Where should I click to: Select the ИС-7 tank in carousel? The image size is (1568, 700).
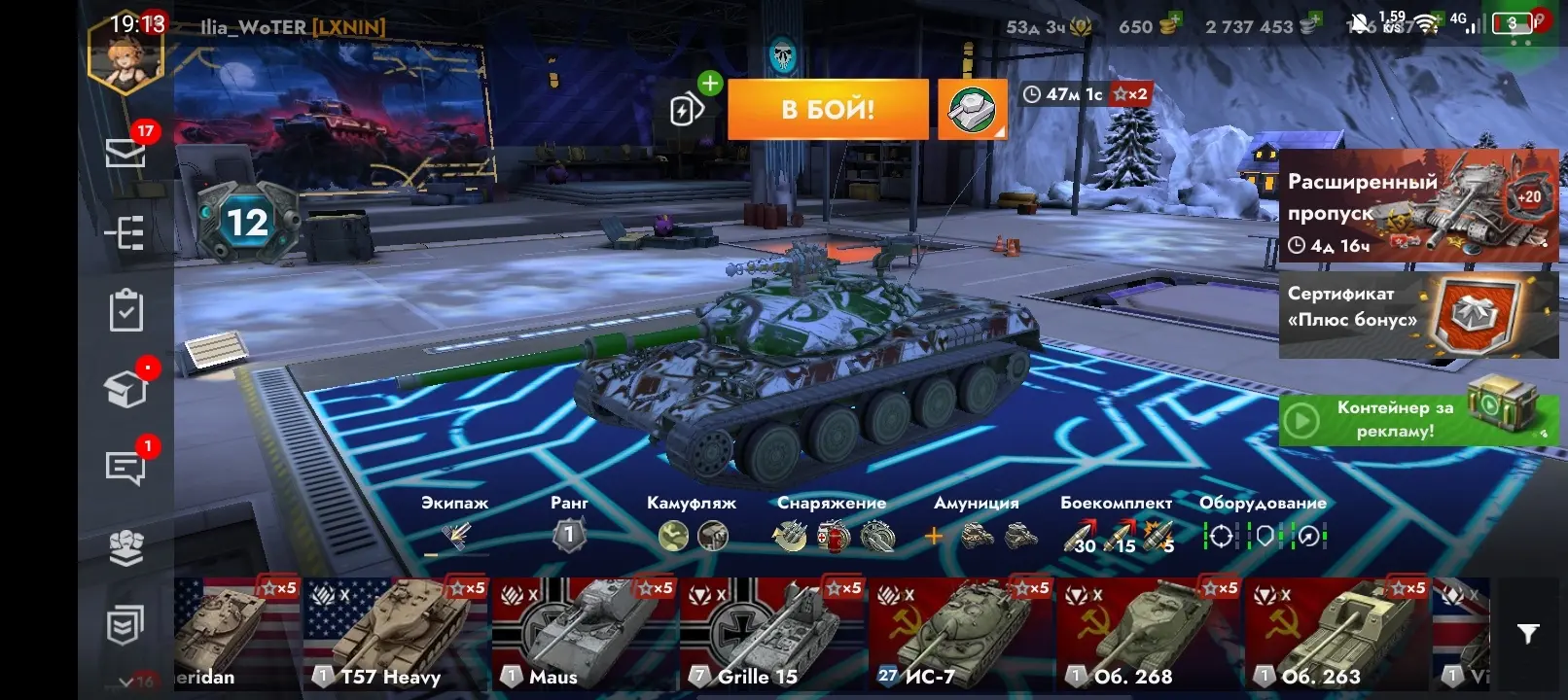[x=960, y=634]
